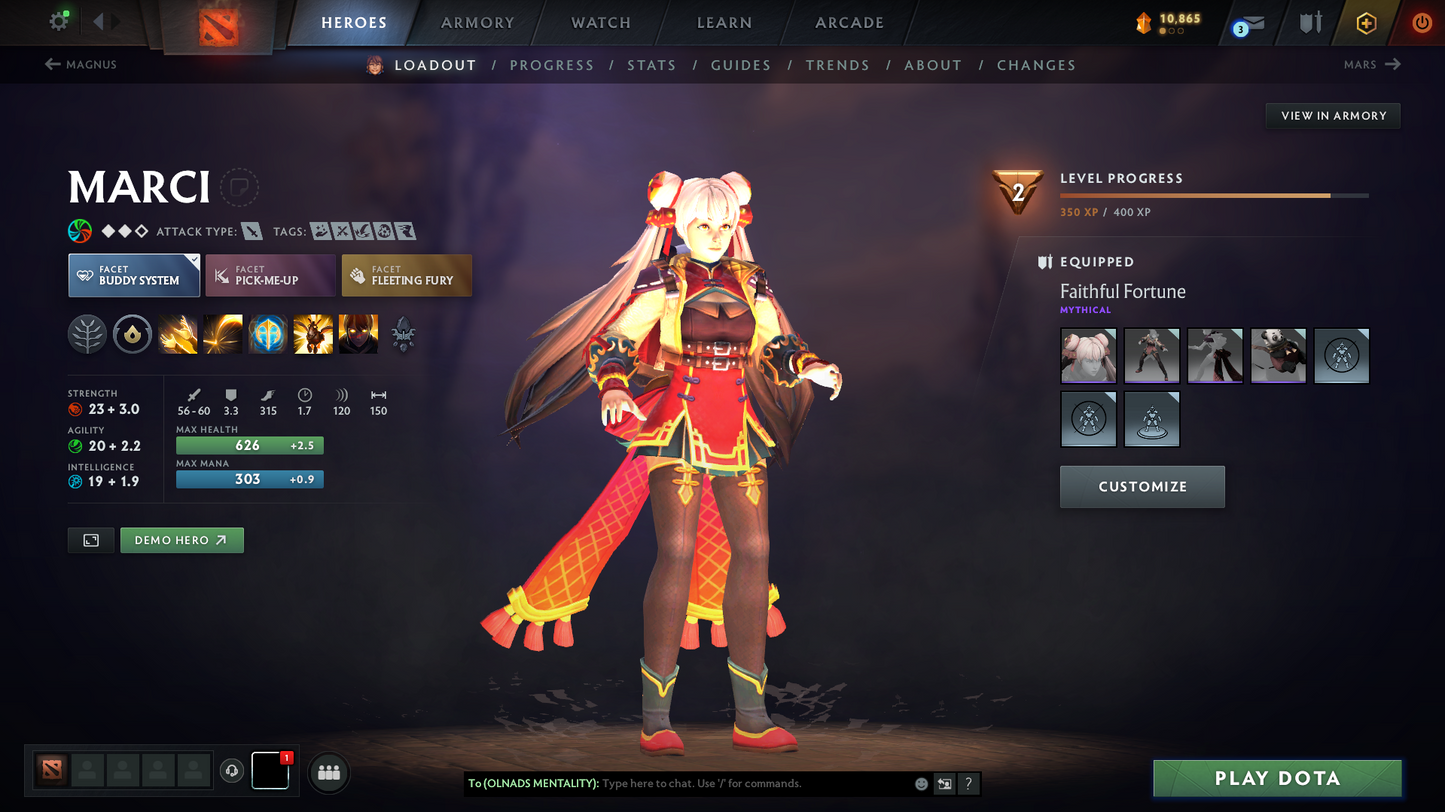
Task: Show Marci's Progress page
Action: coord(551,65)
